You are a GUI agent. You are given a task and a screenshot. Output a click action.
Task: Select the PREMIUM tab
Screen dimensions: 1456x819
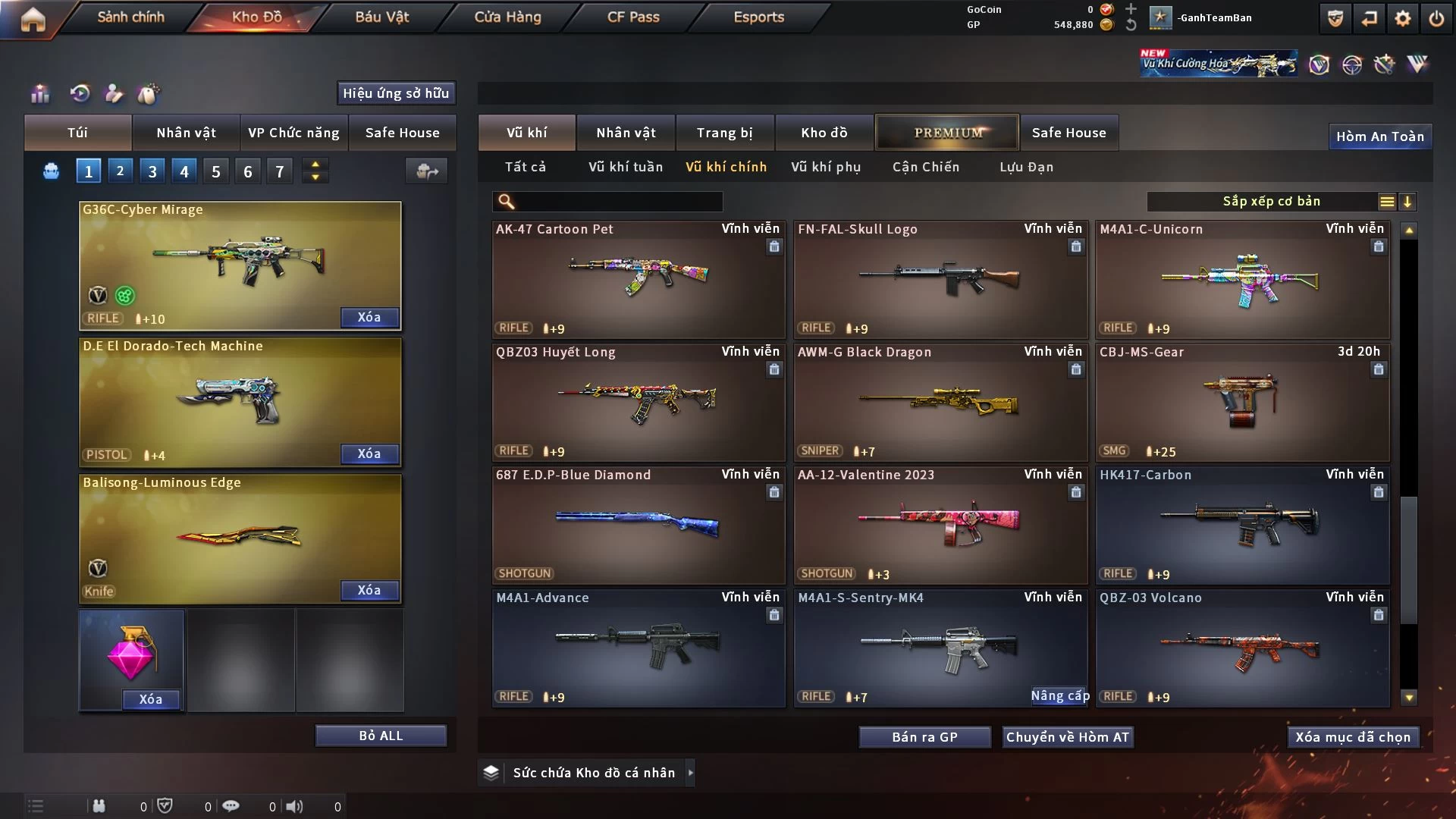(x=947, y=133)
